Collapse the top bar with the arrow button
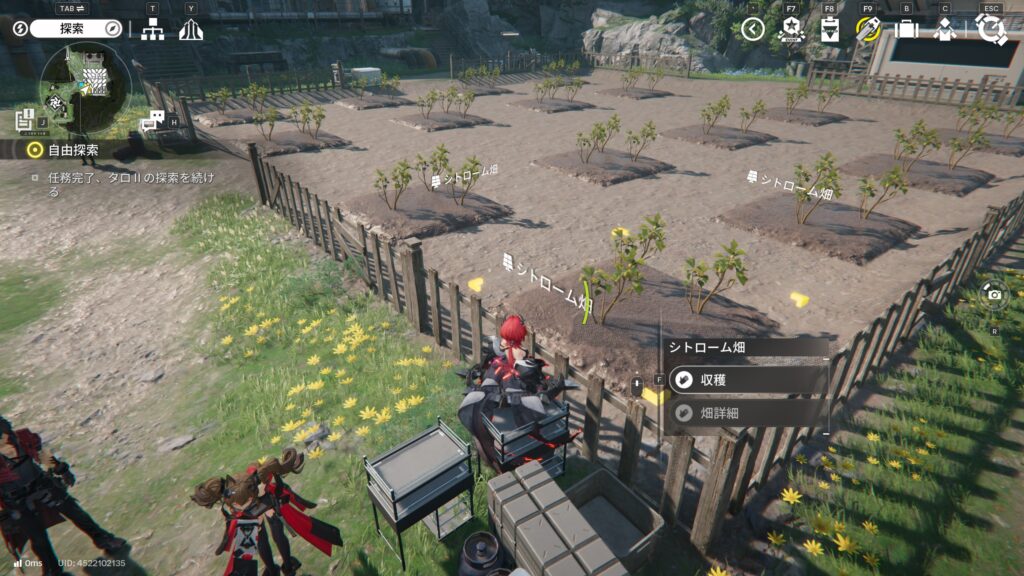This screenshot has height=576, width=1024. [753, 29]
